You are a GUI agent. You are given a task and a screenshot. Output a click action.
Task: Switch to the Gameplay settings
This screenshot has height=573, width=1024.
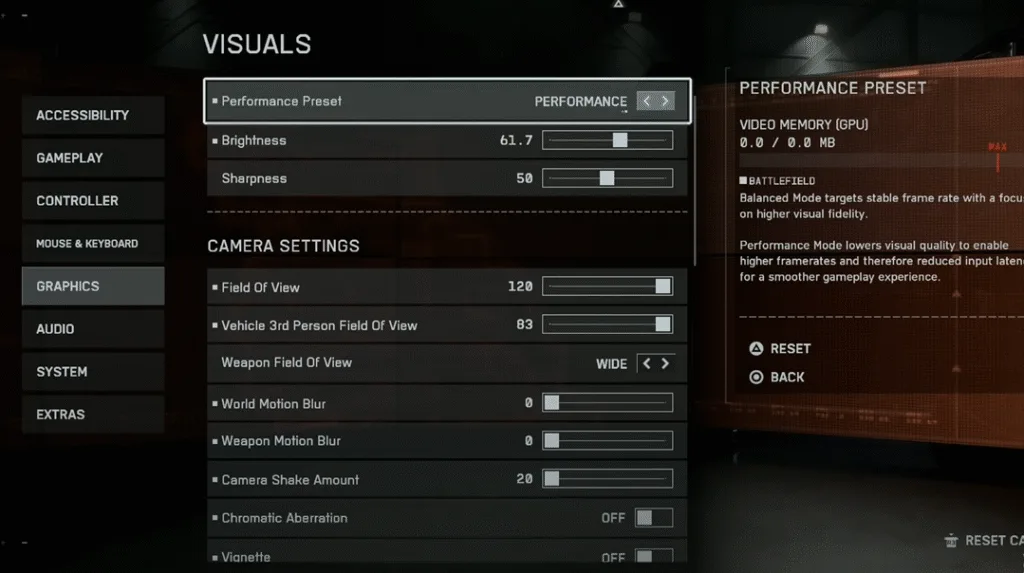93,158
